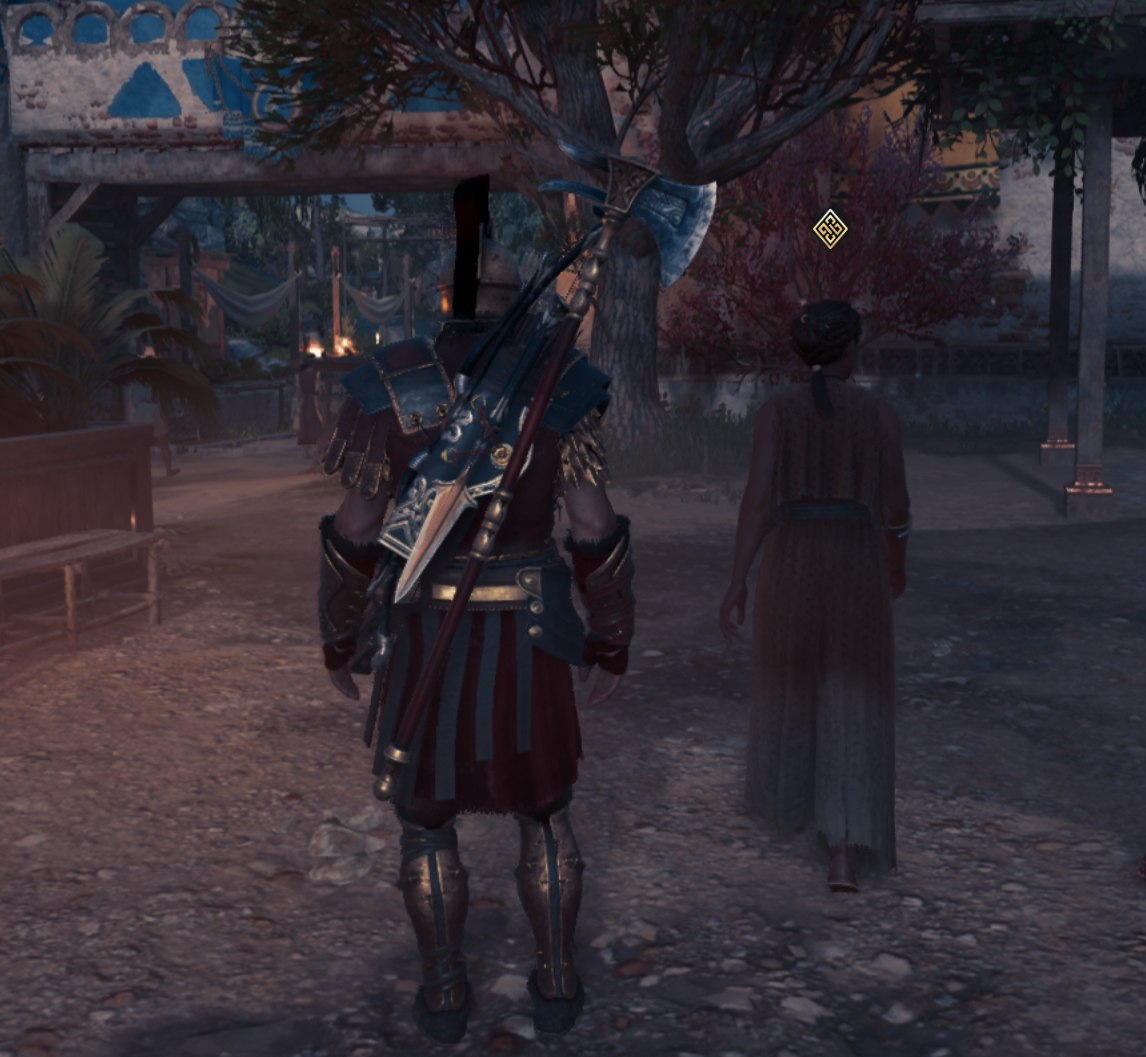Click the golden diamond quest marker
The width and height of the screenshot is (1146, 1057).
coord(830,229)
